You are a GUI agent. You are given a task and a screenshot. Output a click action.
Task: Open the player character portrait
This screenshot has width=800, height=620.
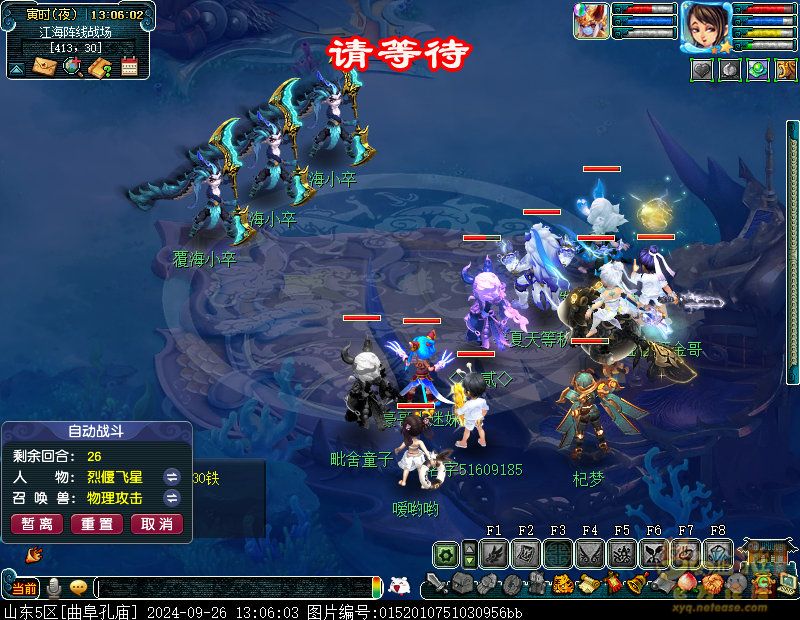click(x=706, y=24)
